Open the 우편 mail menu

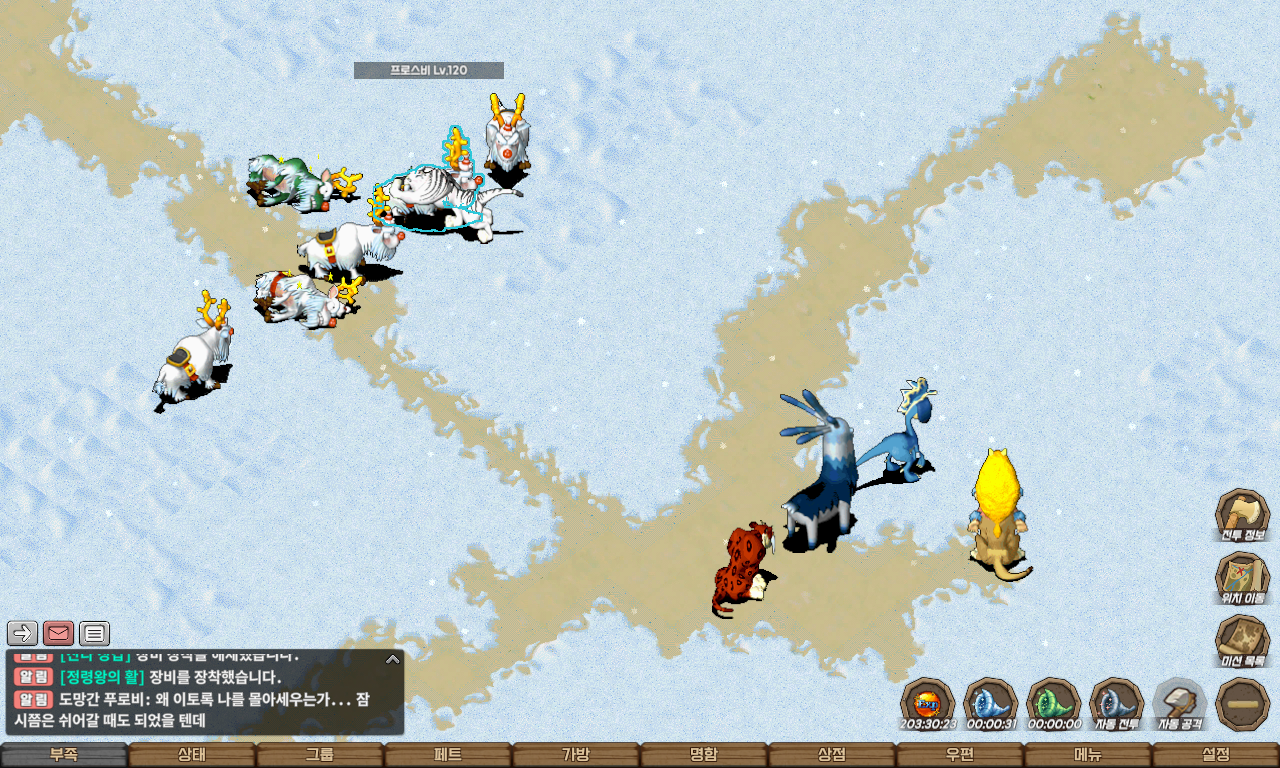click(x=960, y=755)
